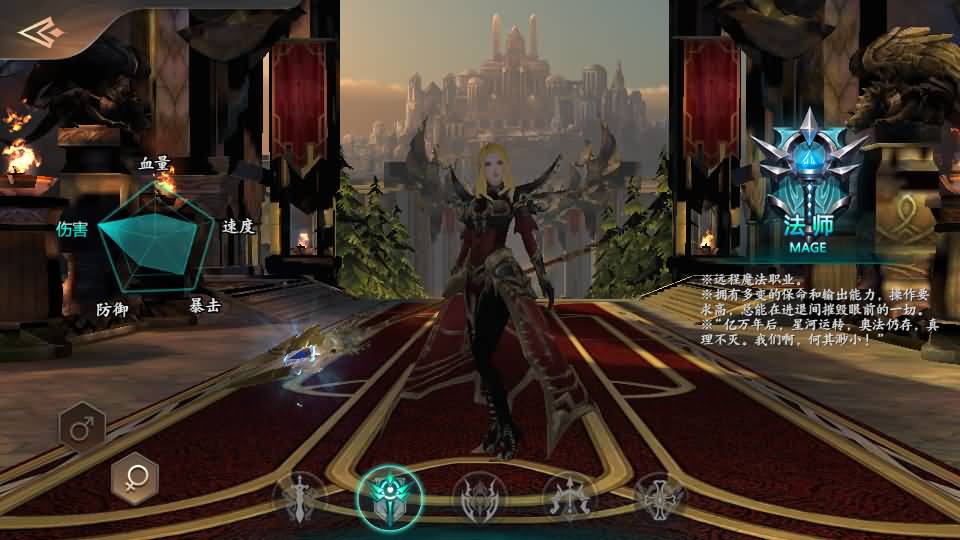Go back using the top-left arrow

pyautogui.click(x=42, y=33)
